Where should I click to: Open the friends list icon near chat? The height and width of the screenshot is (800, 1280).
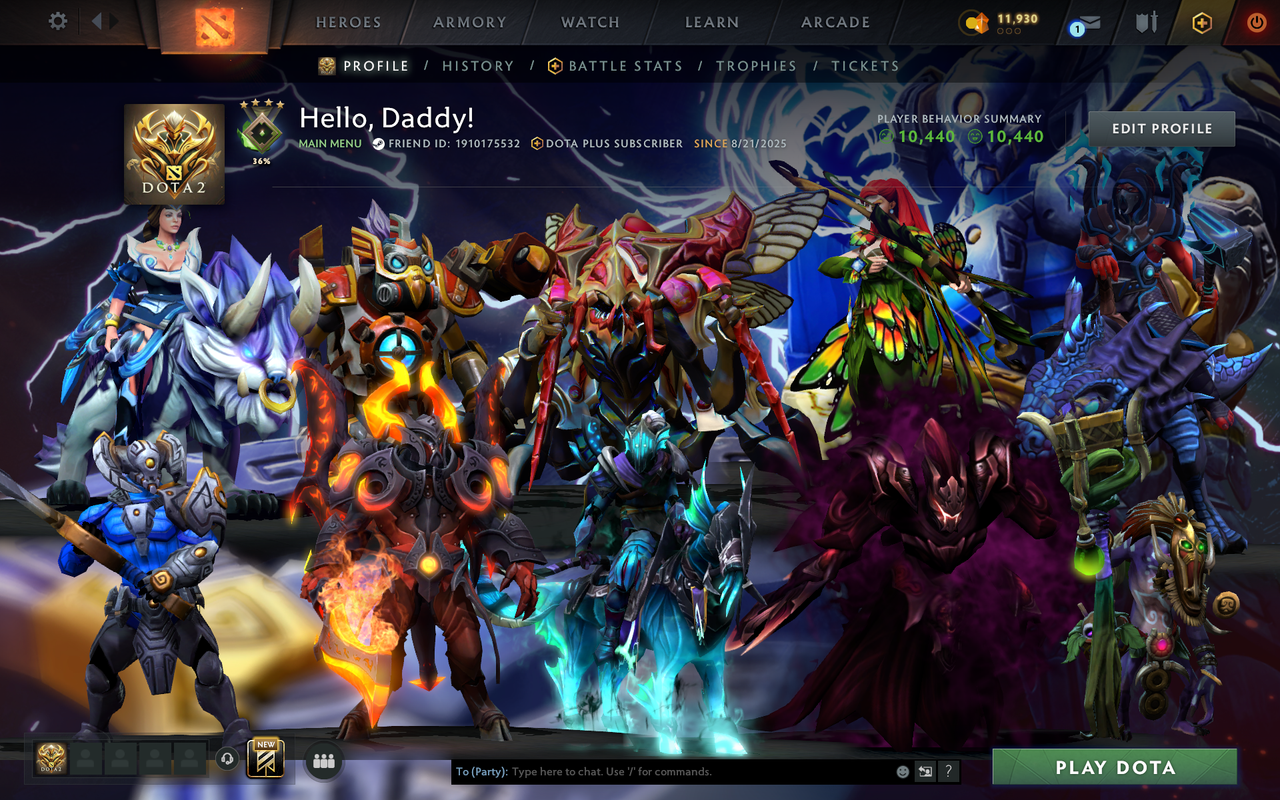pos(323,760)
